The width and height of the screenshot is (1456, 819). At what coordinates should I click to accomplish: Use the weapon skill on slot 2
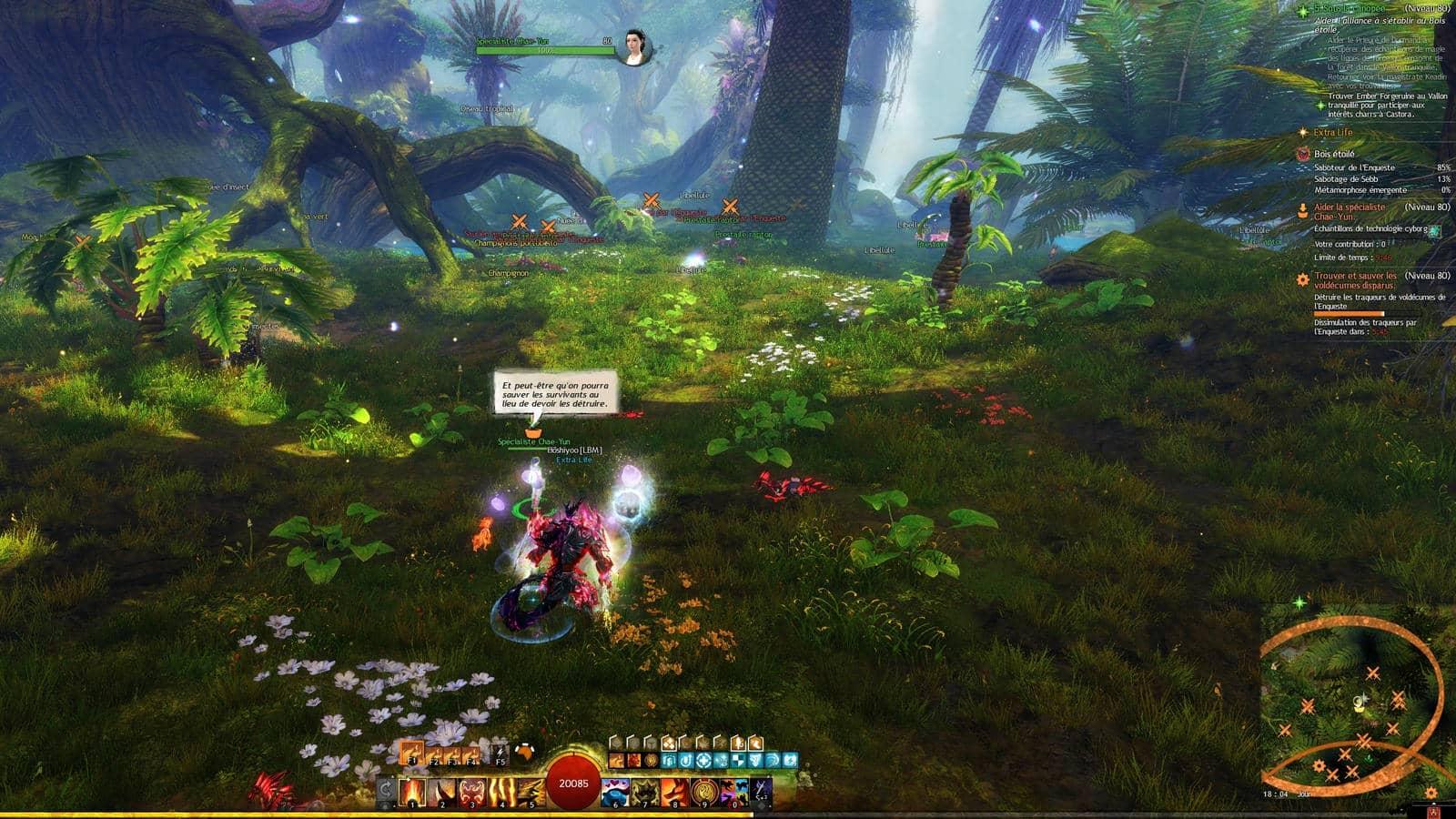(442, 792)
